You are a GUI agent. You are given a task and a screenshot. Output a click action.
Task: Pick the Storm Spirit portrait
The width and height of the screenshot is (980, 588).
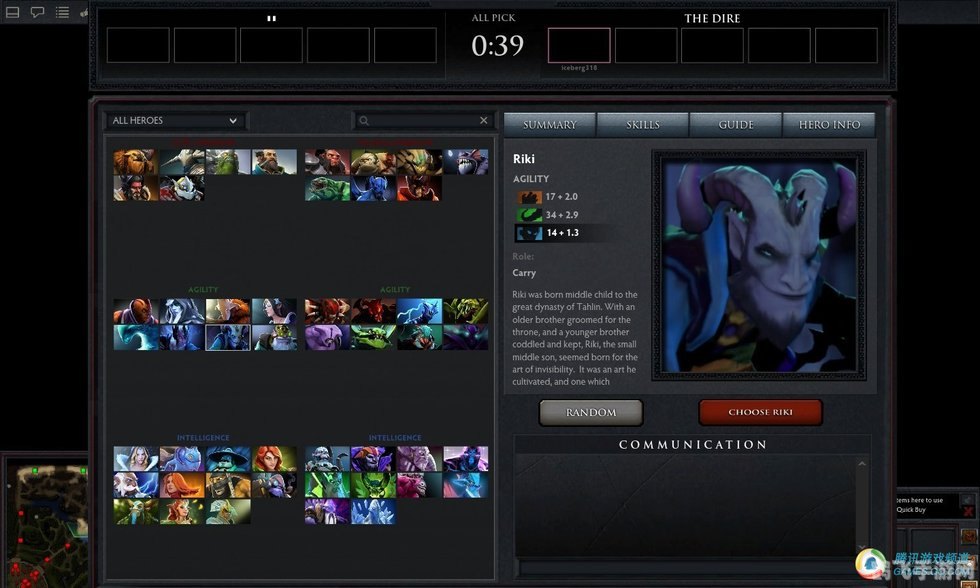(x=228, y=459)
